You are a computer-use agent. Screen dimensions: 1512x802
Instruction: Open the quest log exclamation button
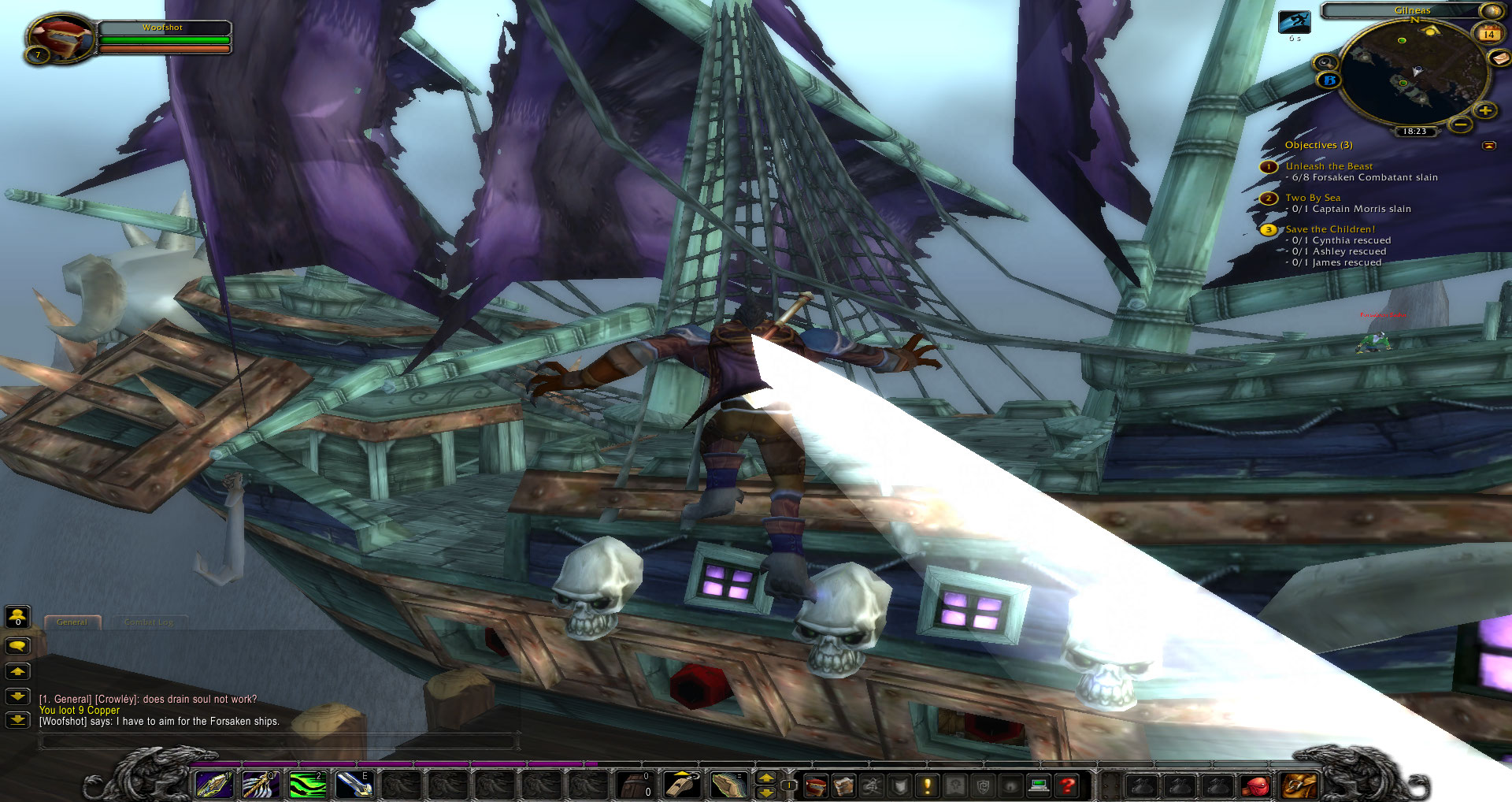(x=927, y=785)
